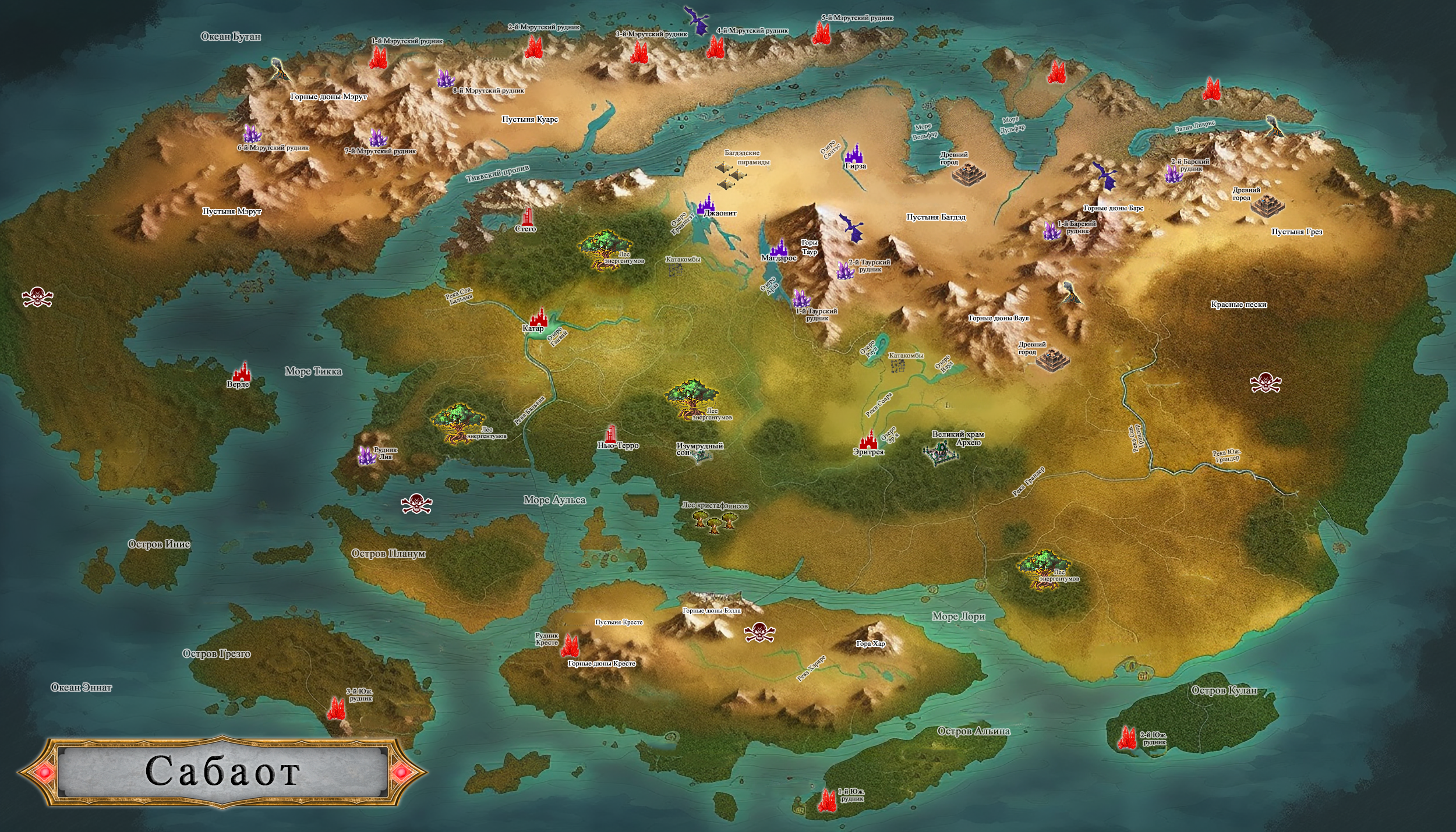Click the Верде red castle marker
The image size is (1456, 832).
[241, 371]
